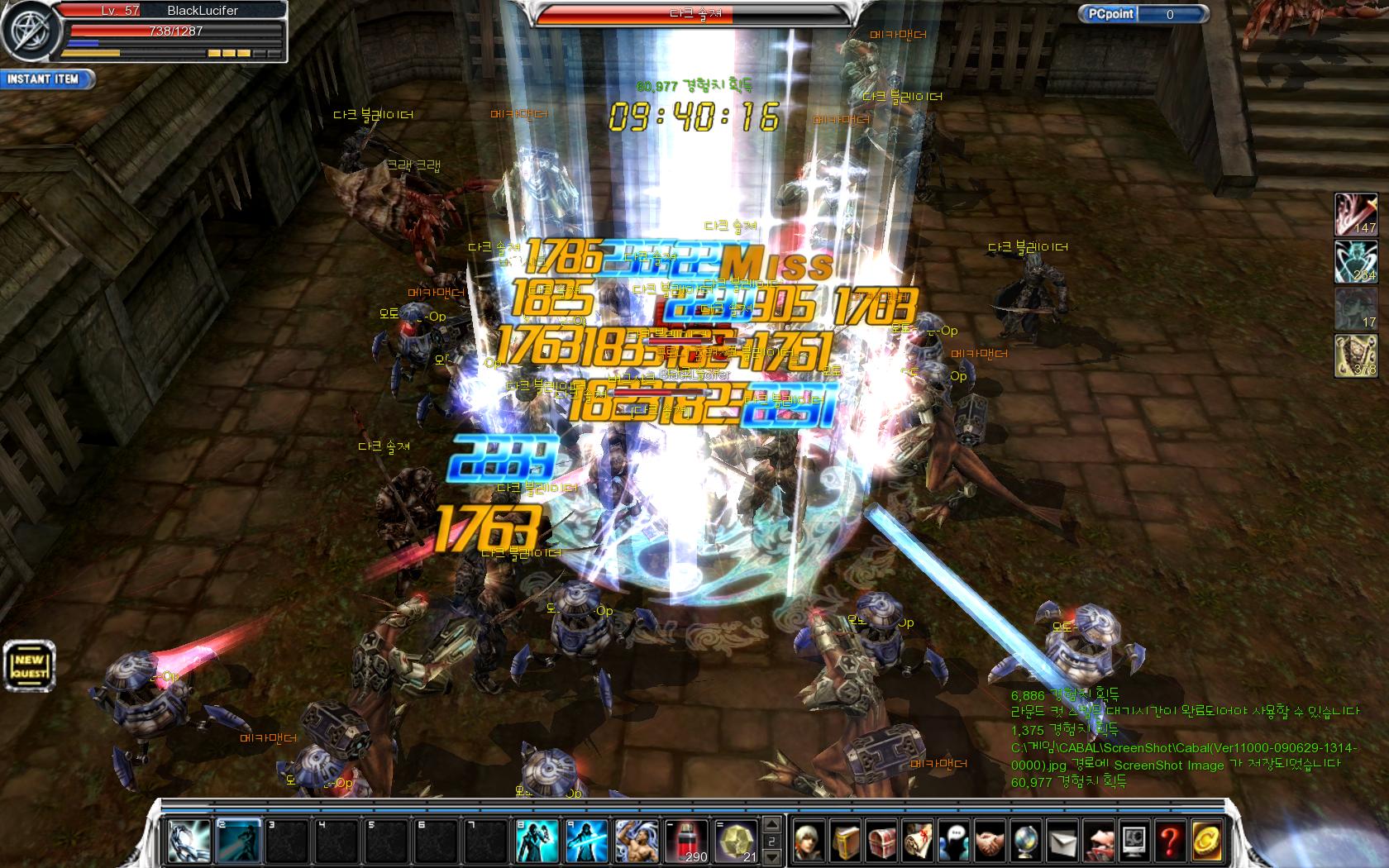This screenshot has height=868, width=1389.
Task: Switch hotbar page with the up arrow
Action: (x=773, y=825)
